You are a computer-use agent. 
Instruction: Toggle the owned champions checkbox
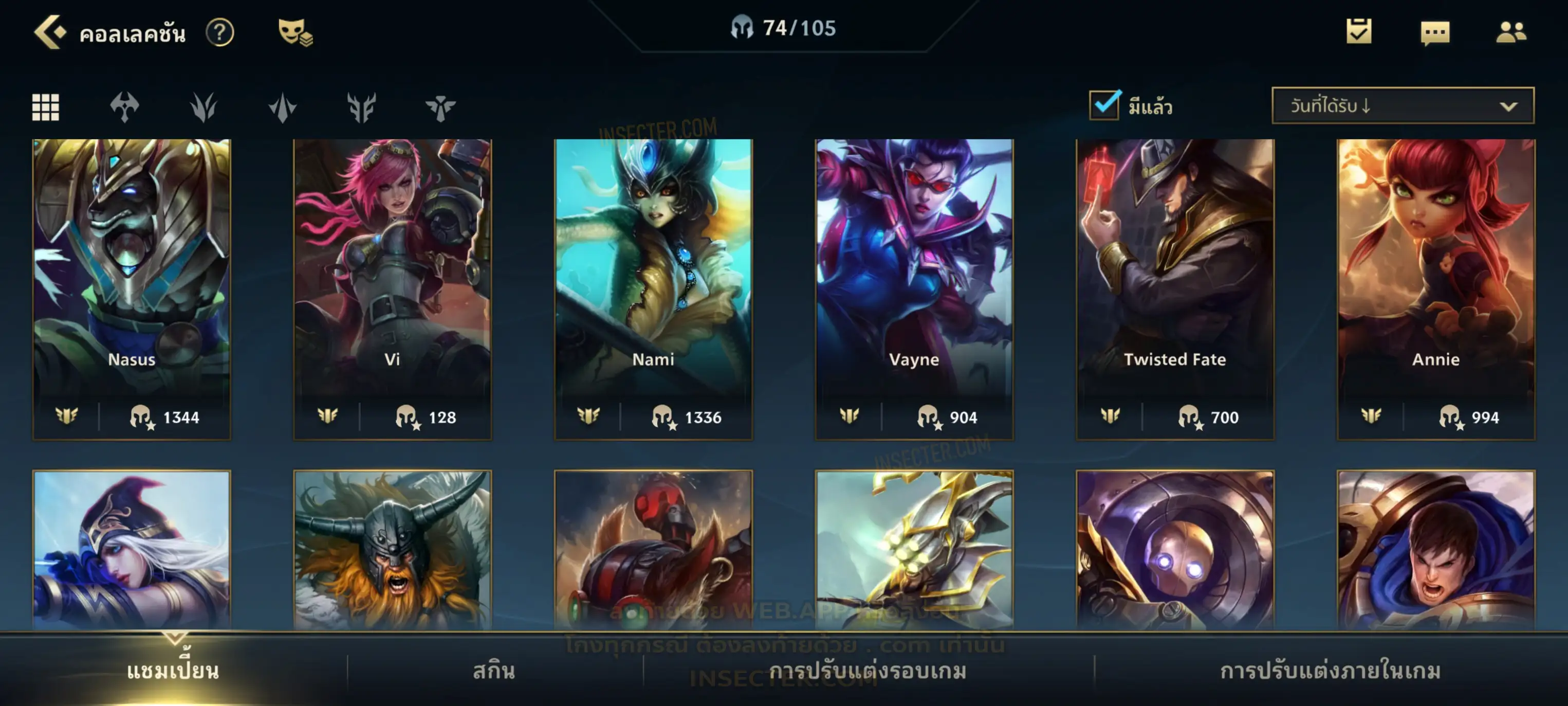[x=1104, y=105]
